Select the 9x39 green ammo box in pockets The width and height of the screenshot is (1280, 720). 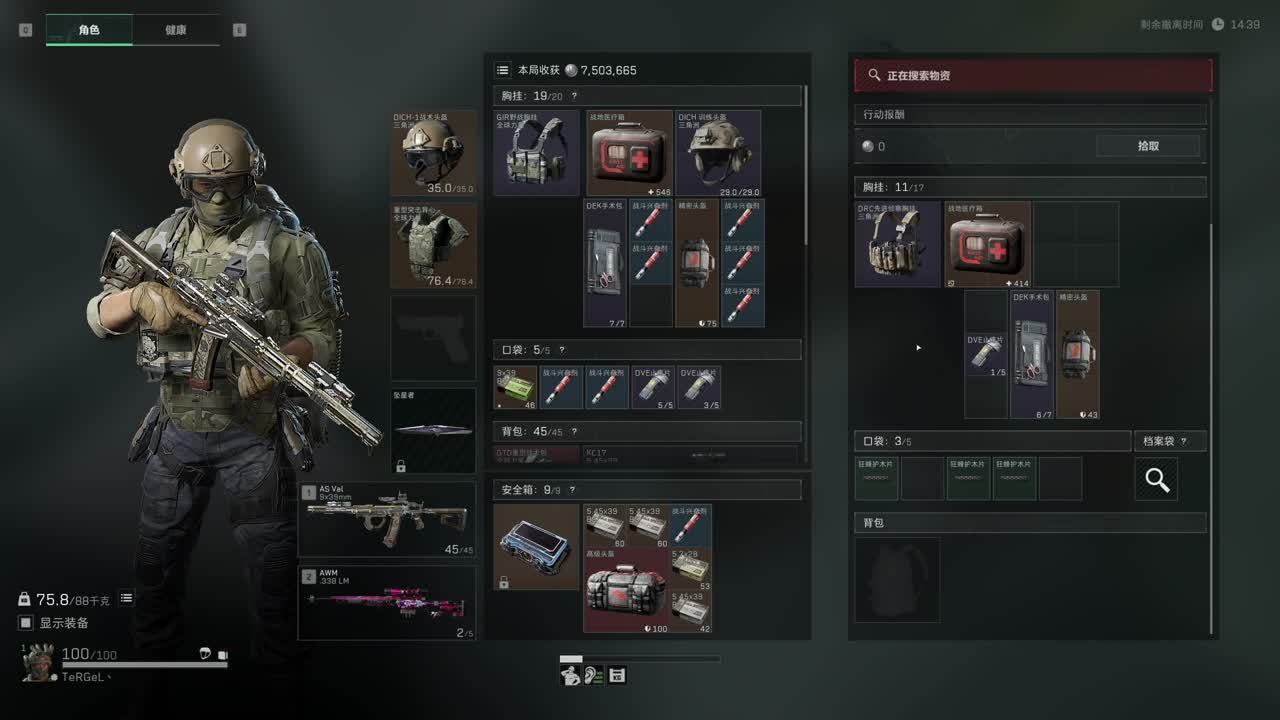[516, 387]
